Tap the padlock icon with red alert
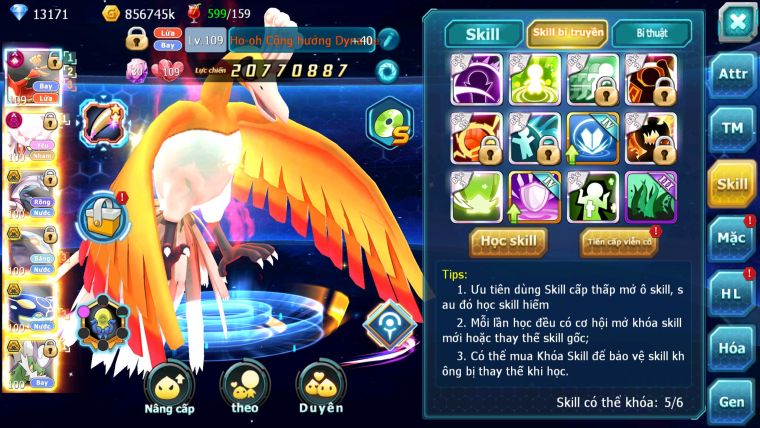The image size is (760, 428). [x=104, y=215]
